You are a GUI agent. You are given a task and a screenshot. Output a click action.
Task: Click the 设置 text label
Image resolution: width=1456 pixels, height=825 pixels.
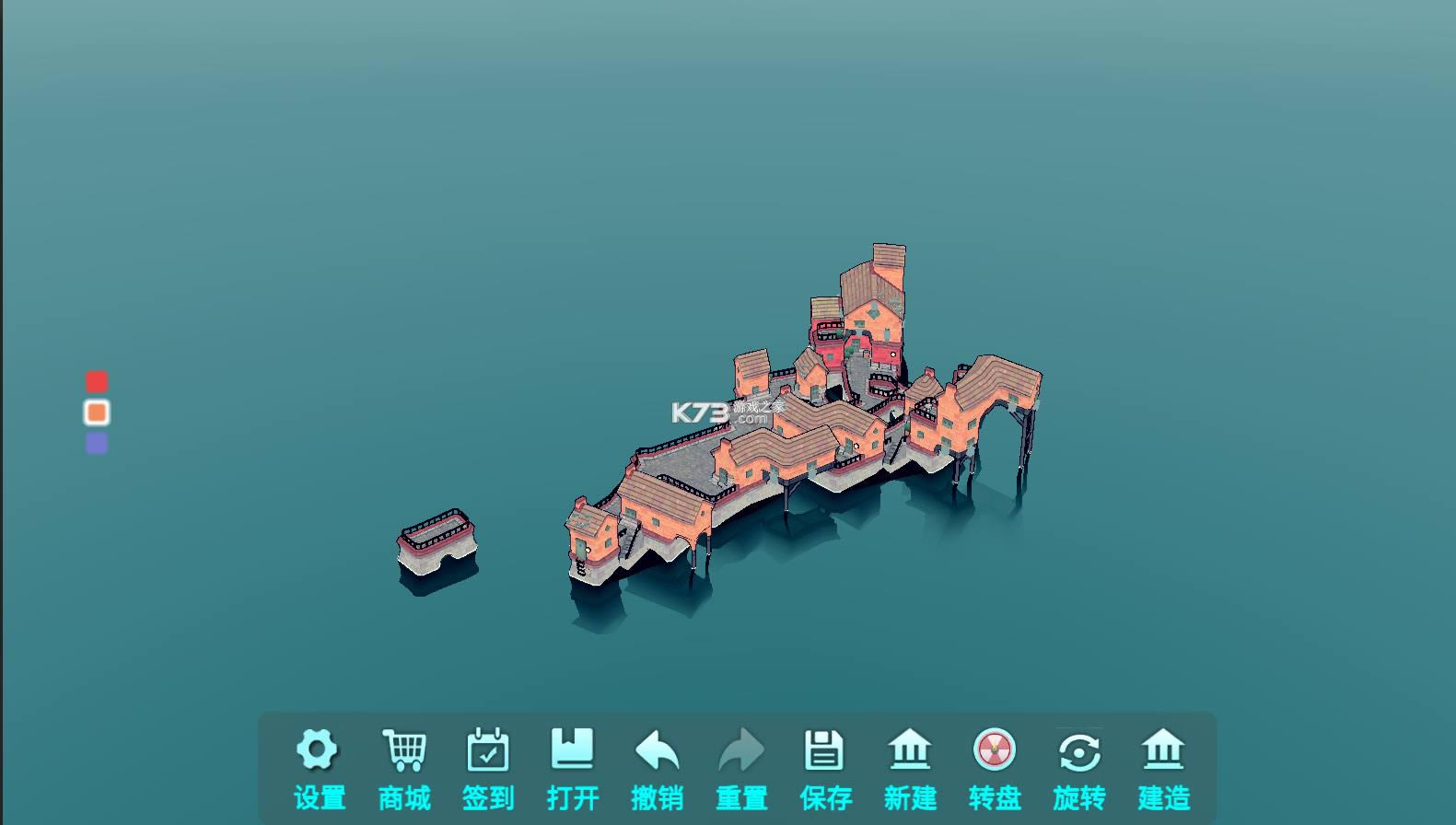tap(318, 797)
